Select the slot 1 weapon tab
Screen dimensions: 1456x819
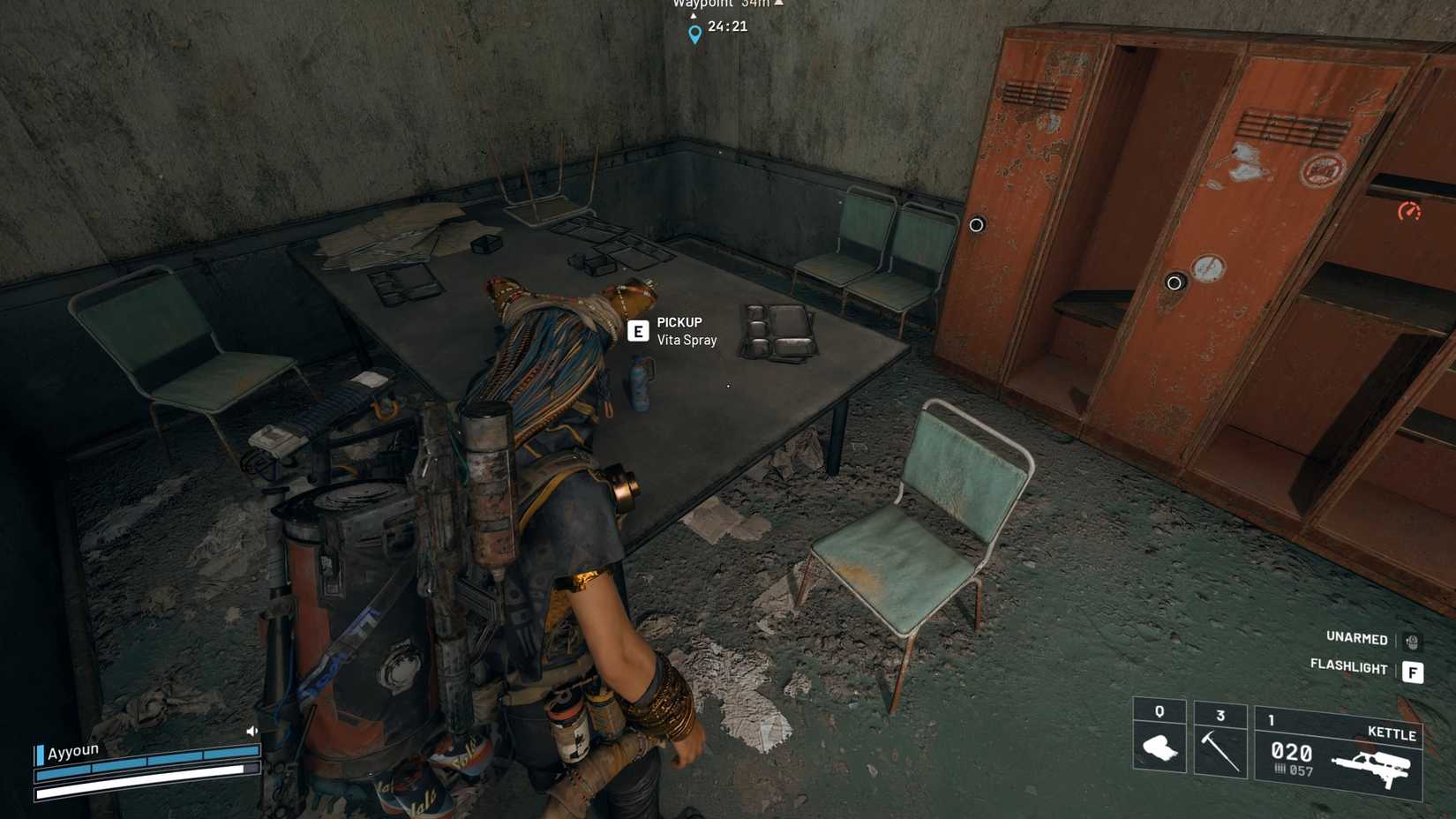coord(1272,721)
